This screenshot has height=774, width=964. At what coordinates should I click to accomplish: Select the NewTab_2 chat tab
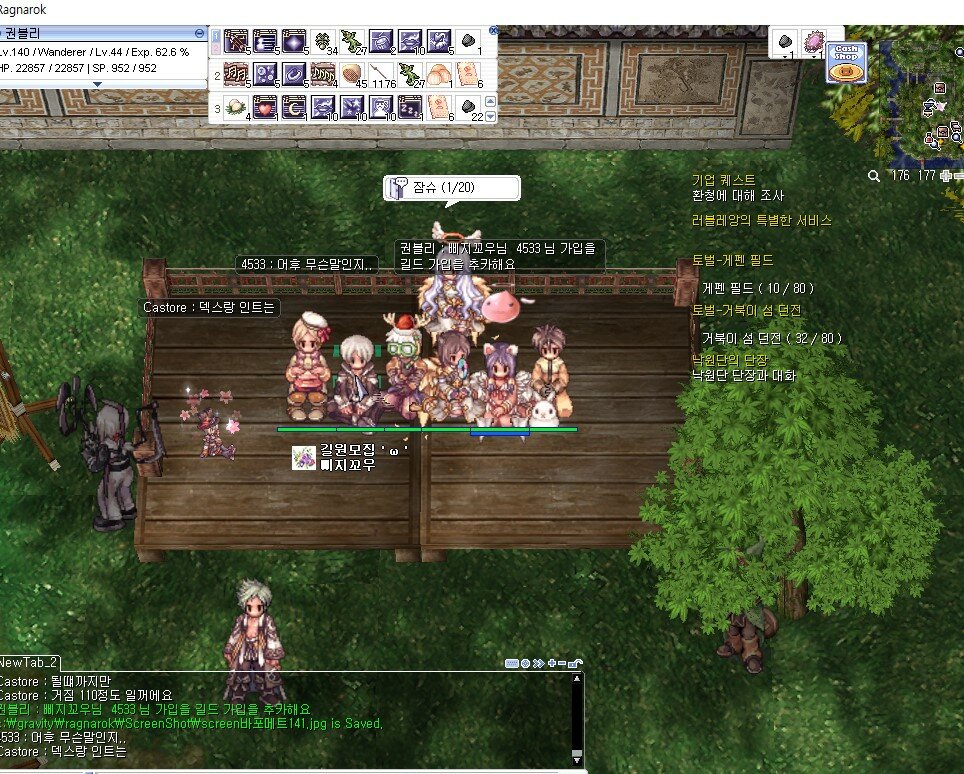coord(30,662)
